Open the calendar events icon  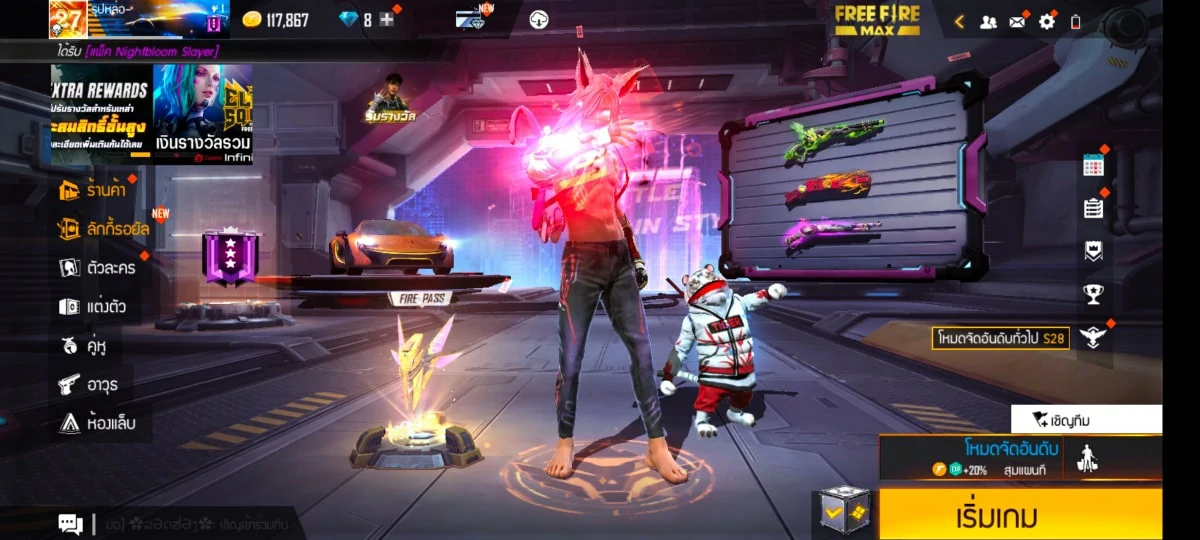click(1093, 166)
